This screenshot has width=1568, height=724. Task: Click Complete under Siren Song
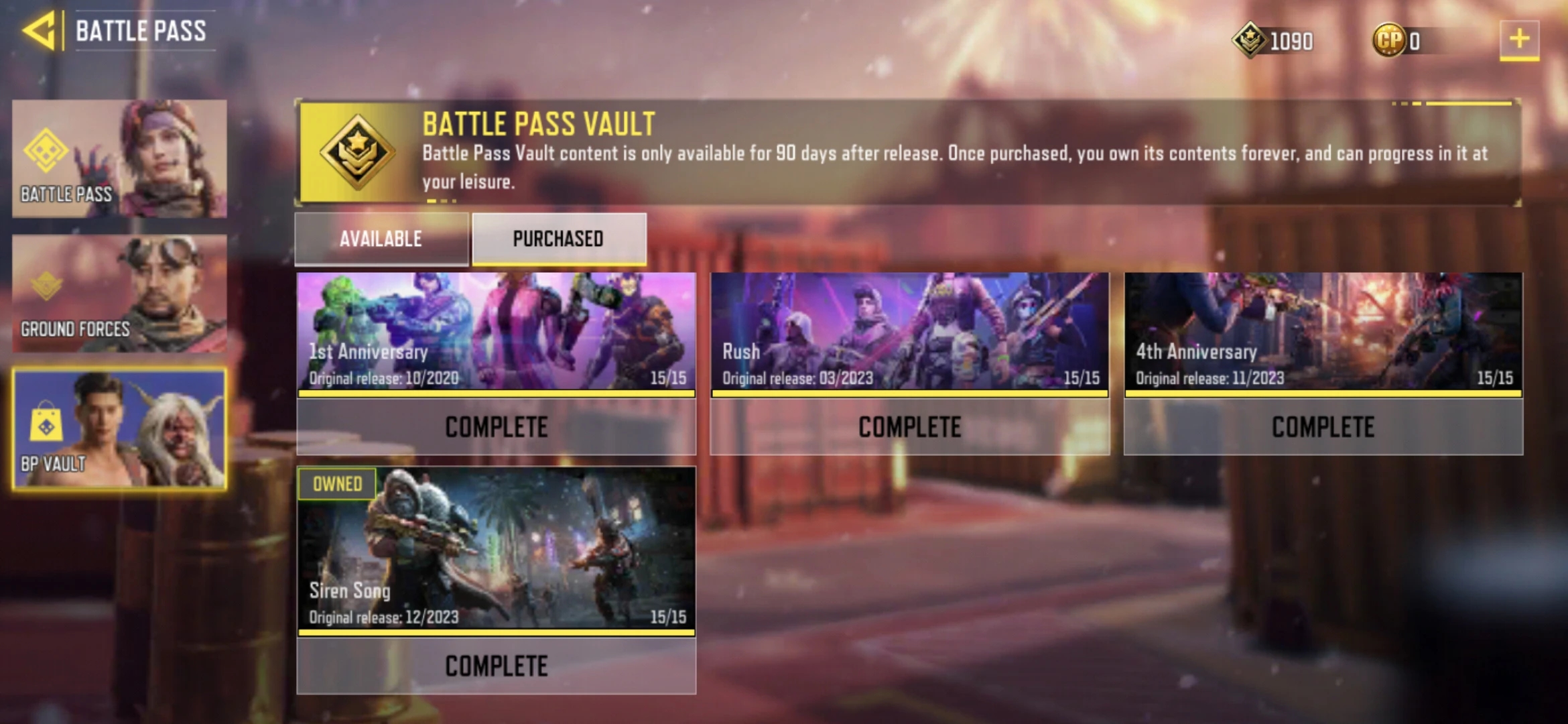496,666
